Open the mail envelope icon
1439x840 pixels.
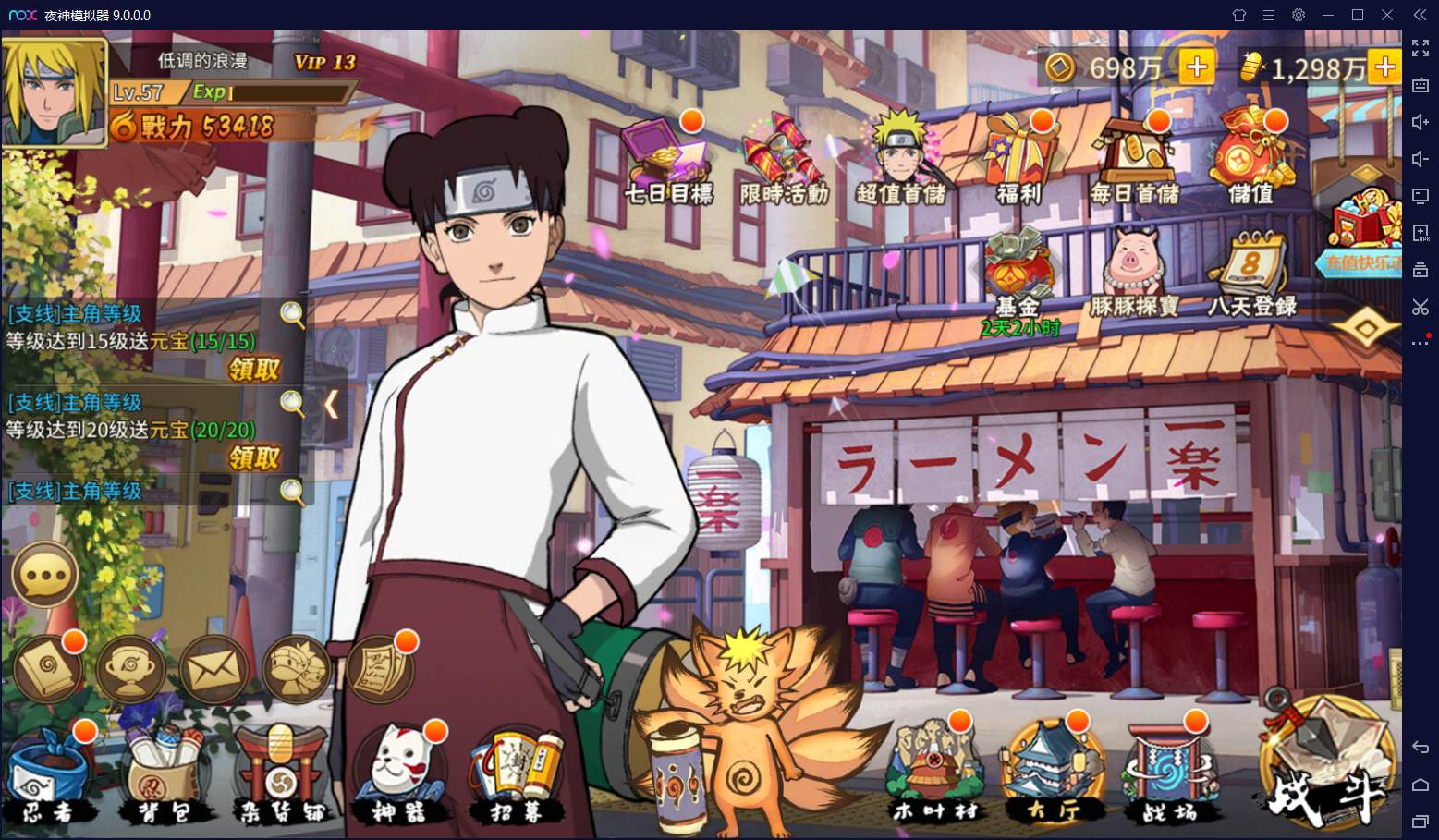tap(213, 667)
